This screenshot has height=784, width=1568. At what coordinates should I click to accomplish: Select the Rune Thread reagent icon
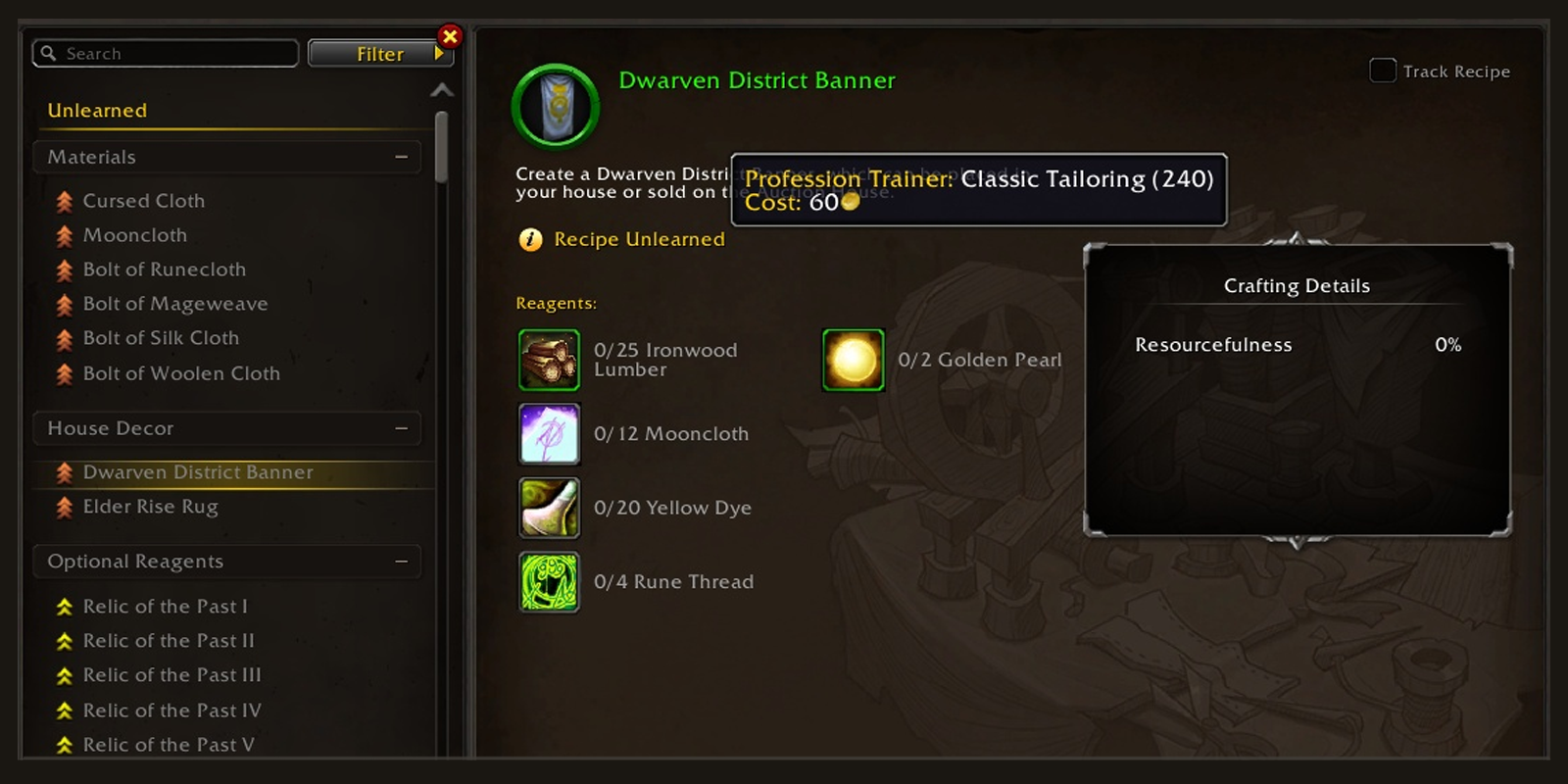tap(549, 581)
